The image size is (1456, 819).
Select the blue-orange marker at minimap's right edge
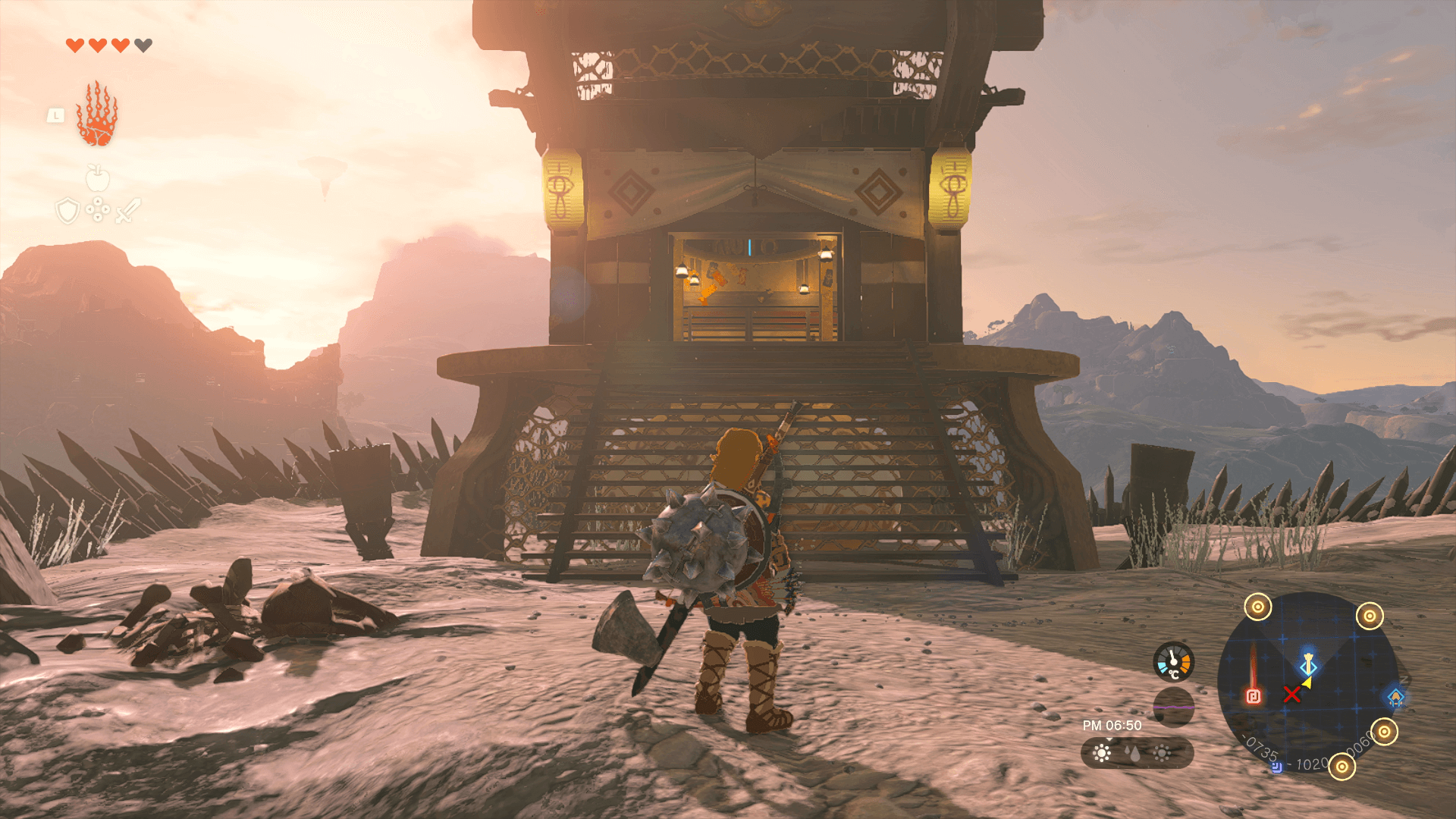(1395, 698)
